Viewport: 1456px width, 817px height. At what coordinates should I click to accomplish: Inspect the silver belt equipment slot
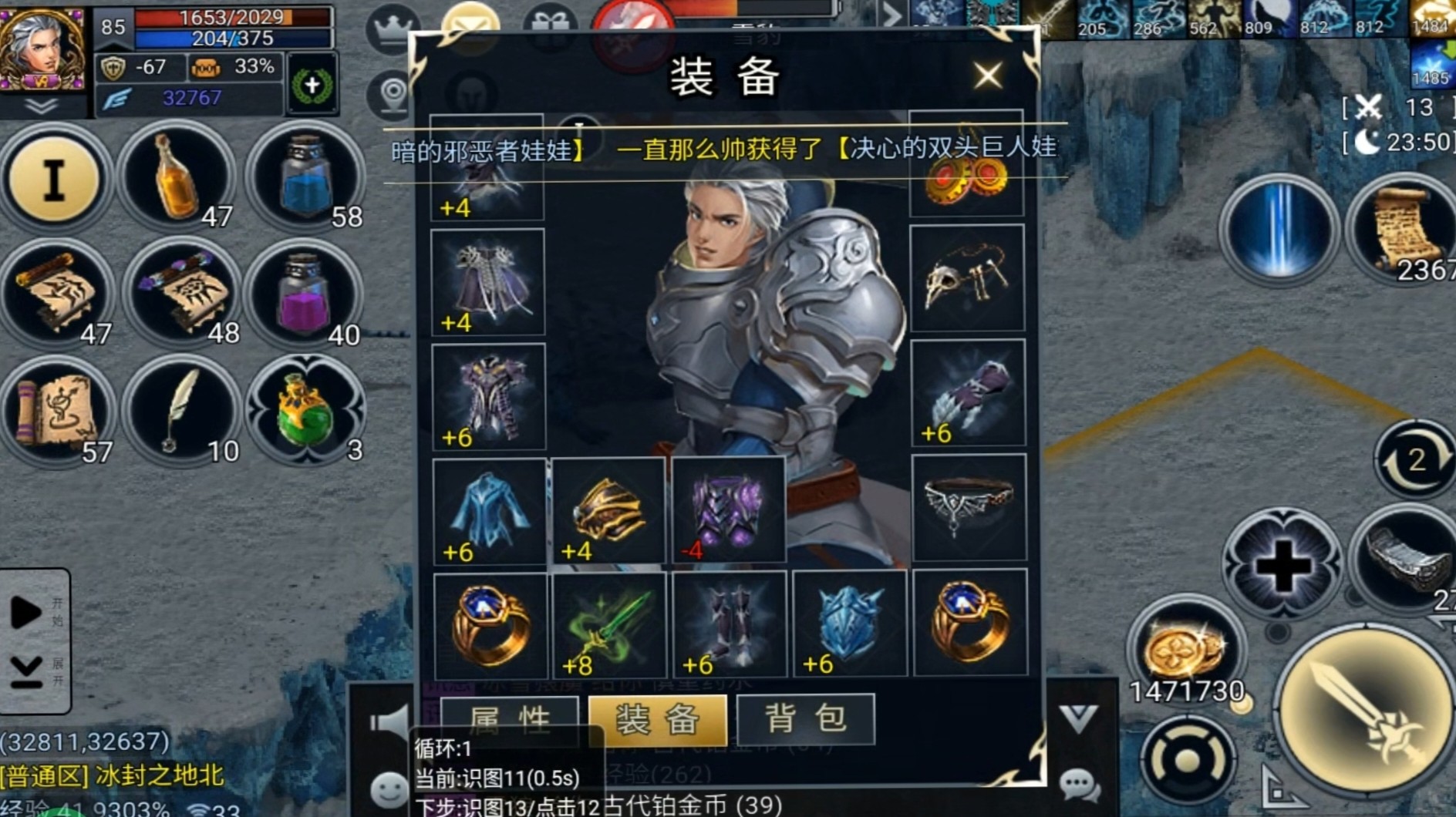coord(969,507)
